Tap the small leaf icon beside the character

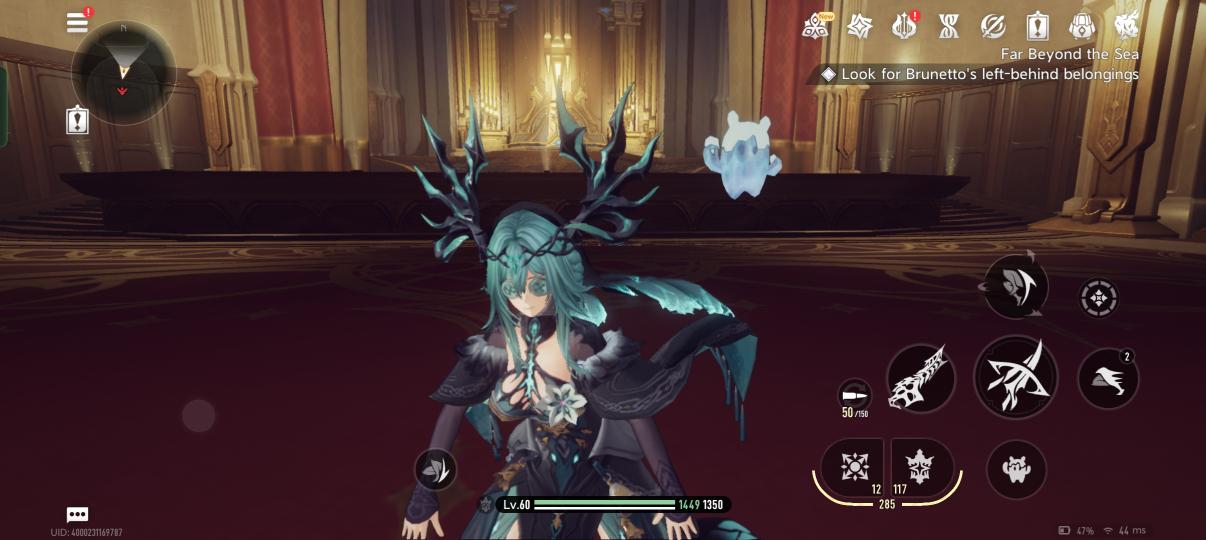click(435, 469)
